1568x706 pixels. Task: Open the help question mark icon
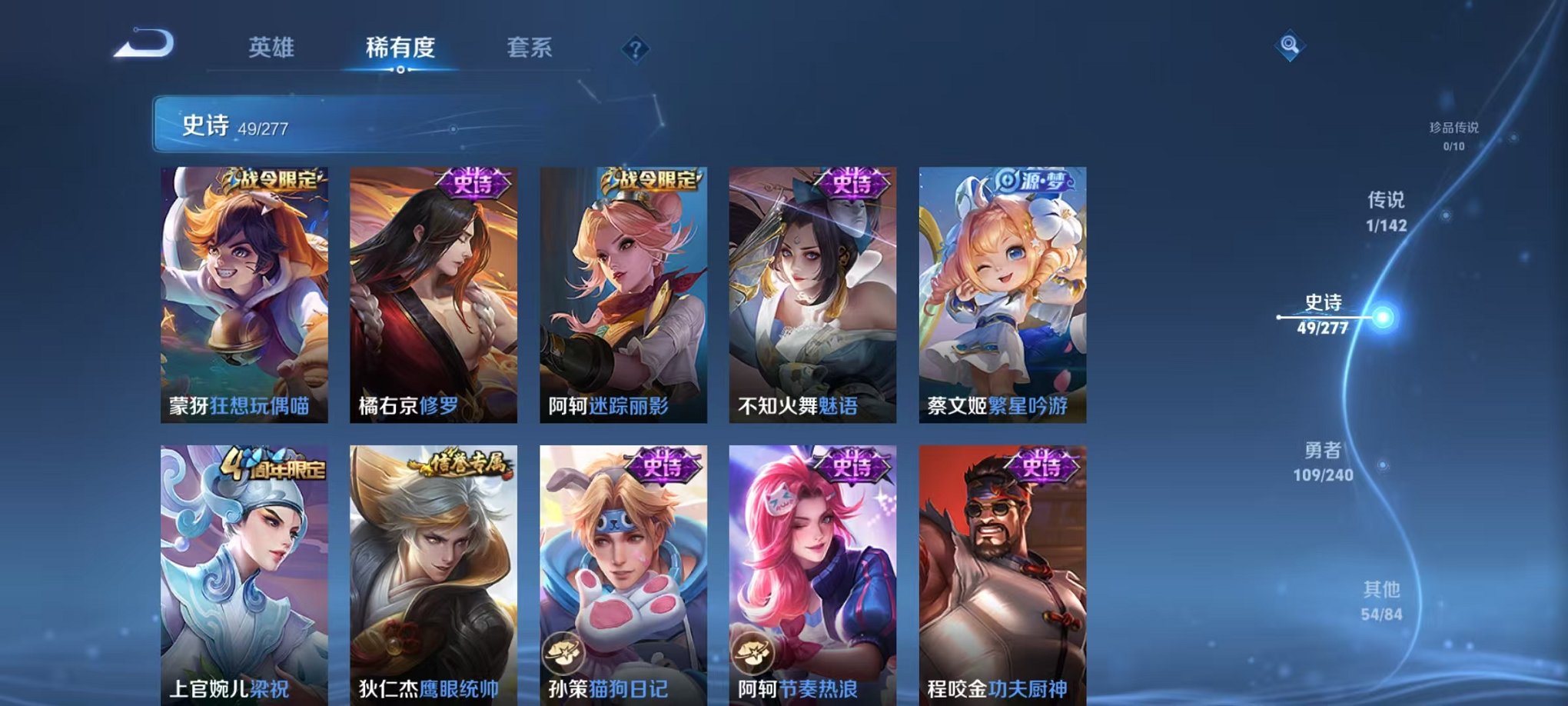pyautogui.click(x=635, y=49)
